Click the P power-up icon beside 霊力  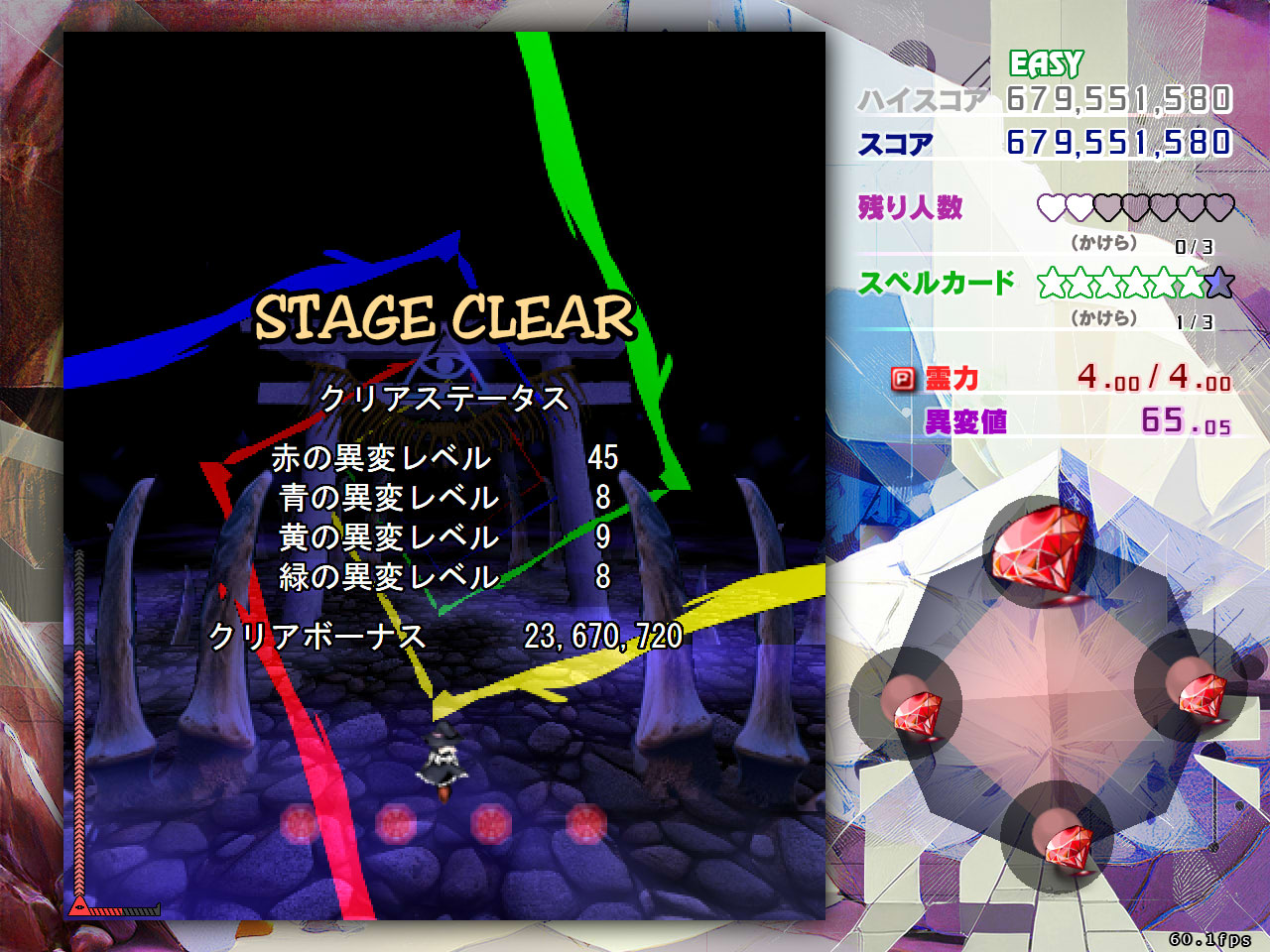[x=904, y=379]
